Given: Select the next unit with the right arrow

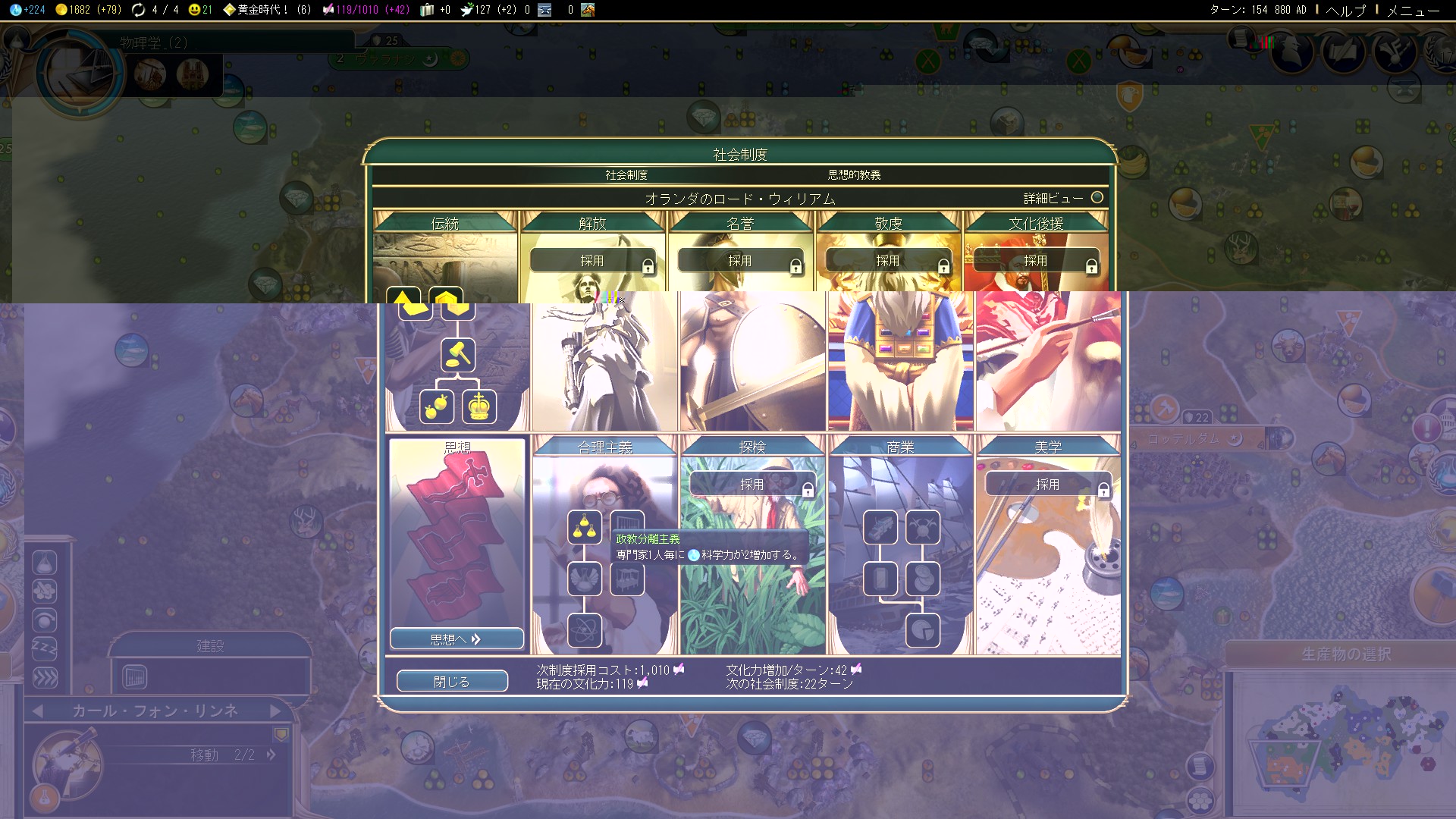Looking at the screenshot, I should (x=275, y=711).
